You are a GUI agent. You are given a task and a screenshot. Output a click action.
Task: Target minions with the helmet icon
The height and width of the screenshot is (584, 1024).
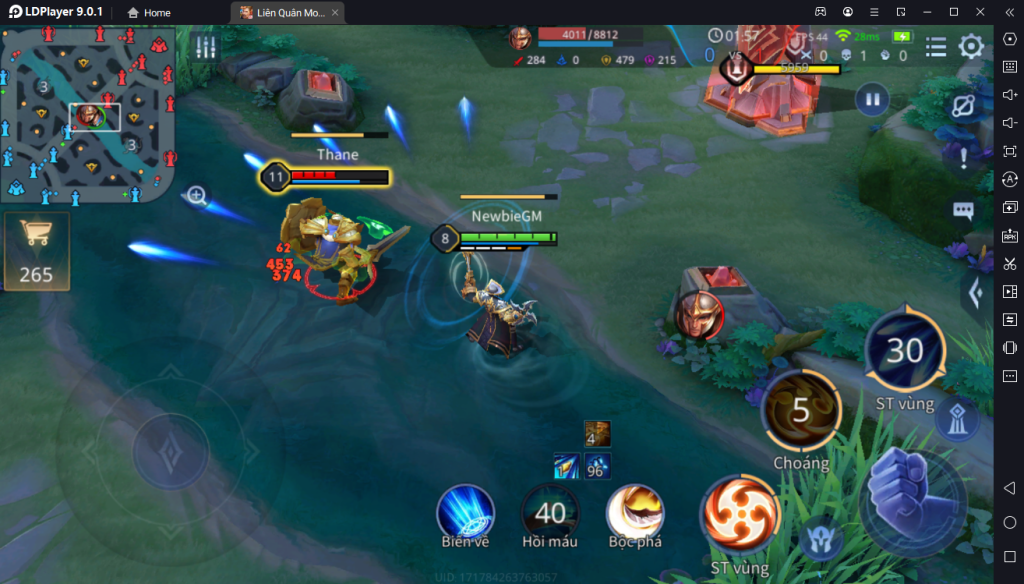822,539
